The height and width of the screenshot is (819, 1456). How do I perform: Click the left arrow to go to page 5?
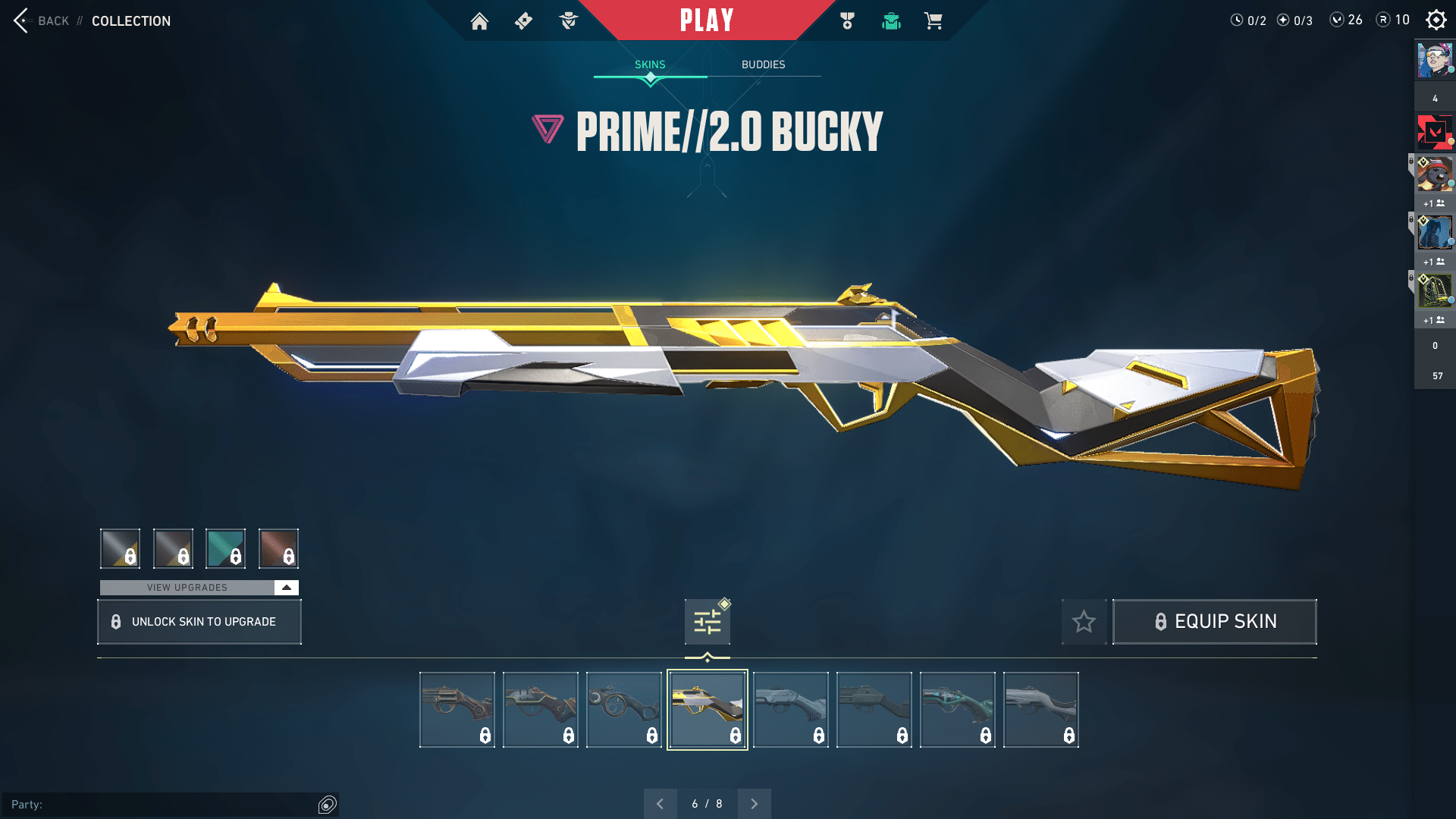pyautogui.click(x=661, y=803)
